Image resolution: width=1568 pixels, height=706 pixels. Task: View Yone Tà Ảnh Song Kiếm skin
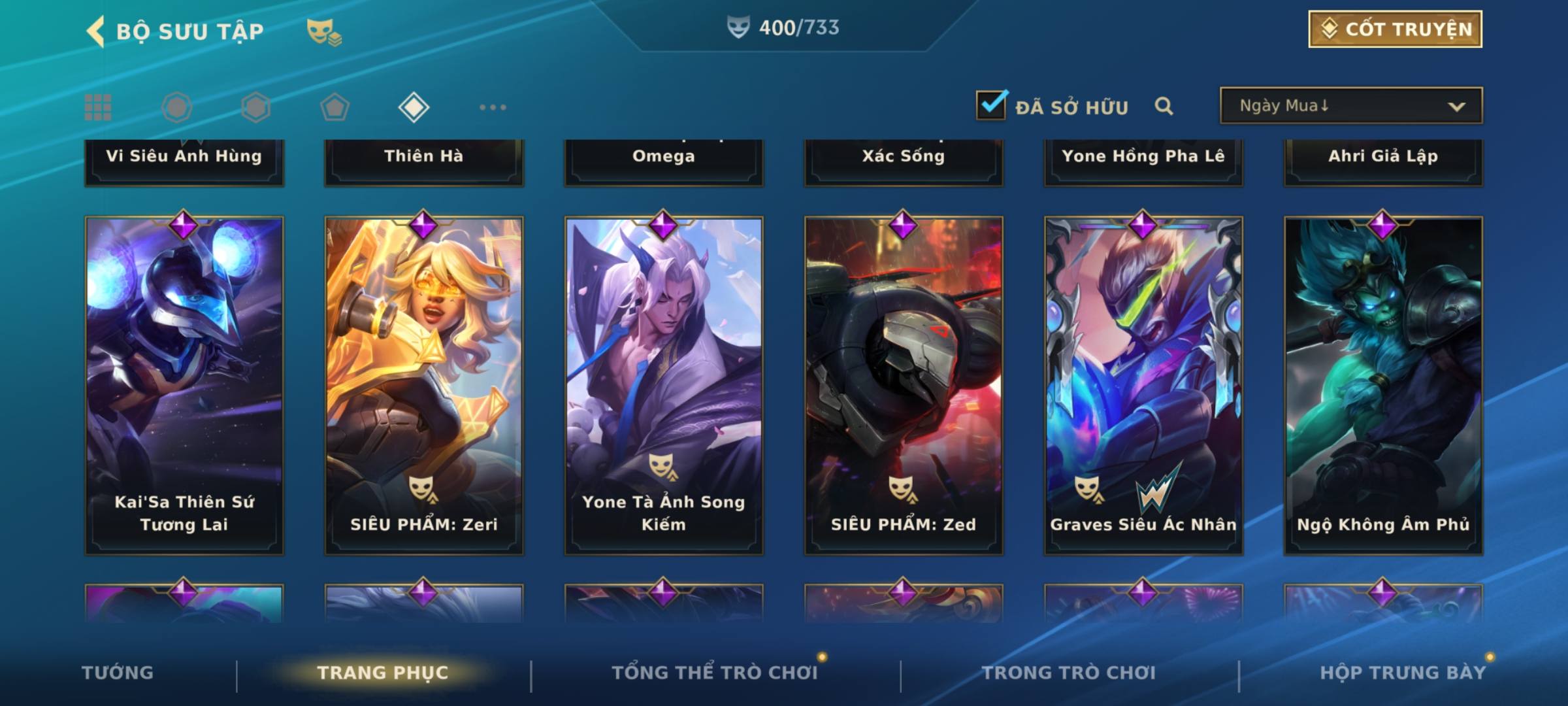(x=664, y=386)
